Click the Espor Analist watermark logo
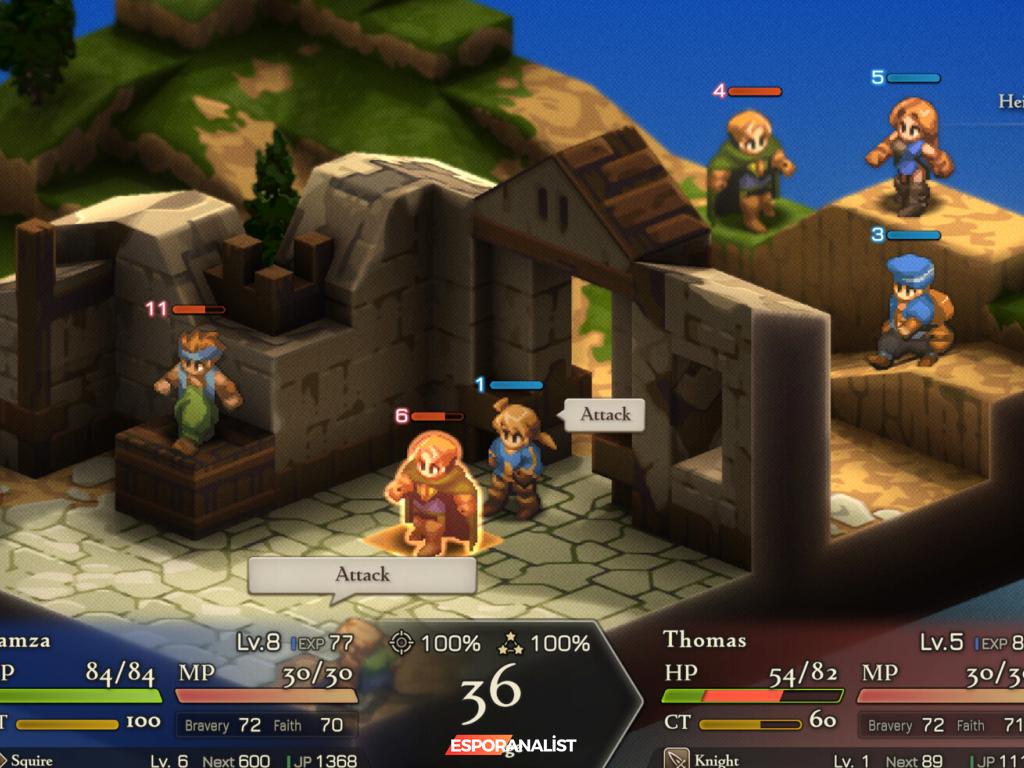The height and width of the screenshot is (768, 1024). tap(511, 746)
